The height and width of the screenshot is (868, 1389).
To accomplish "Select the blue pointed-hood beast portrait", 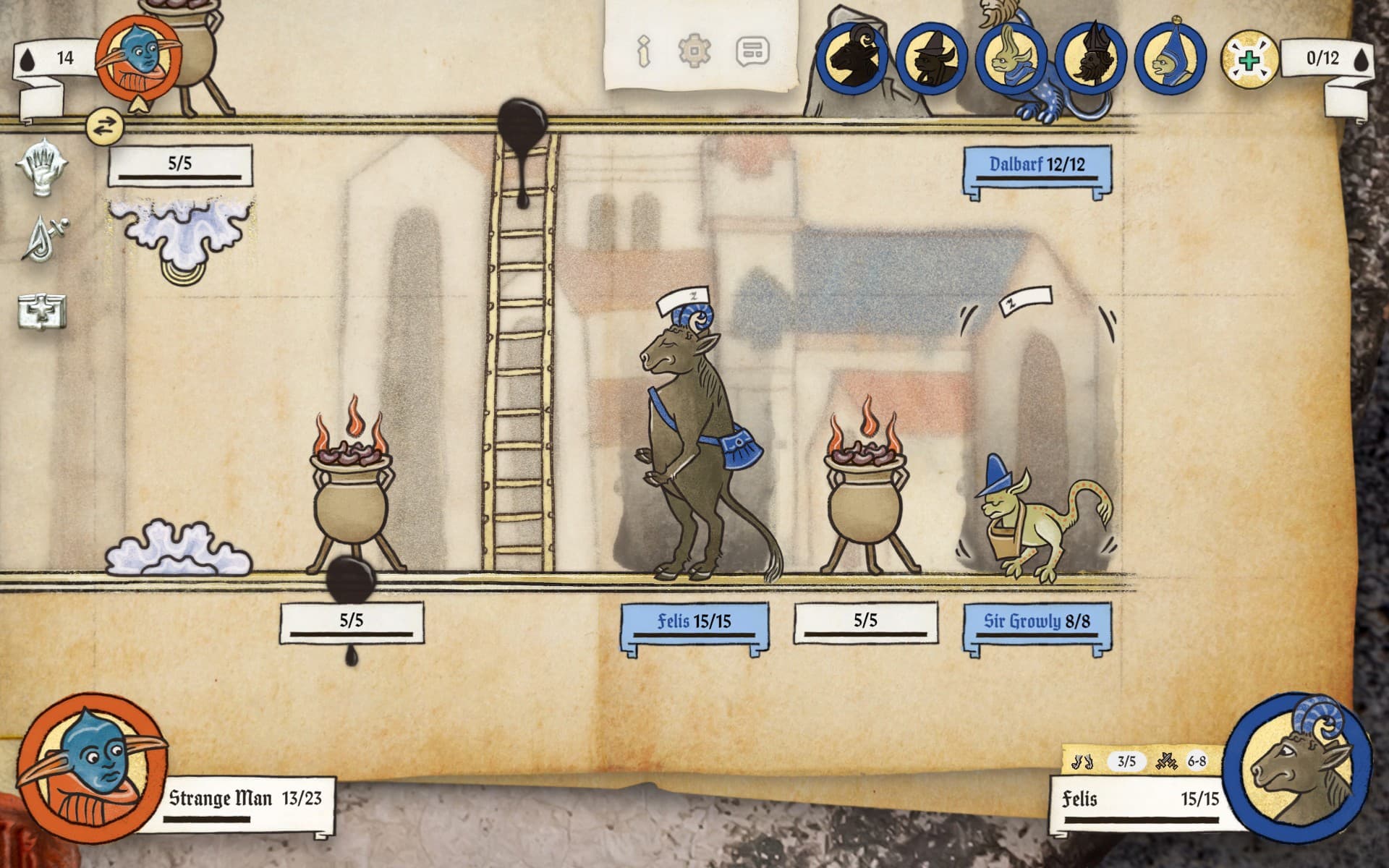I will point(1171,58).
